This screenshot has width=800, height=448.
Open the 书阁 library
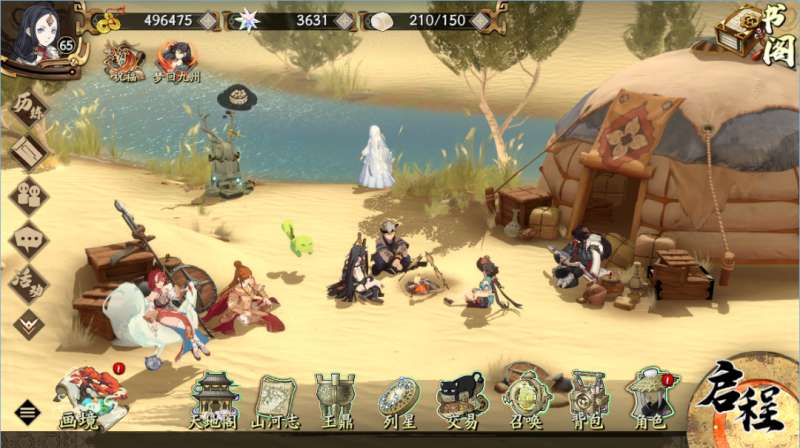(x=759, y=34)
